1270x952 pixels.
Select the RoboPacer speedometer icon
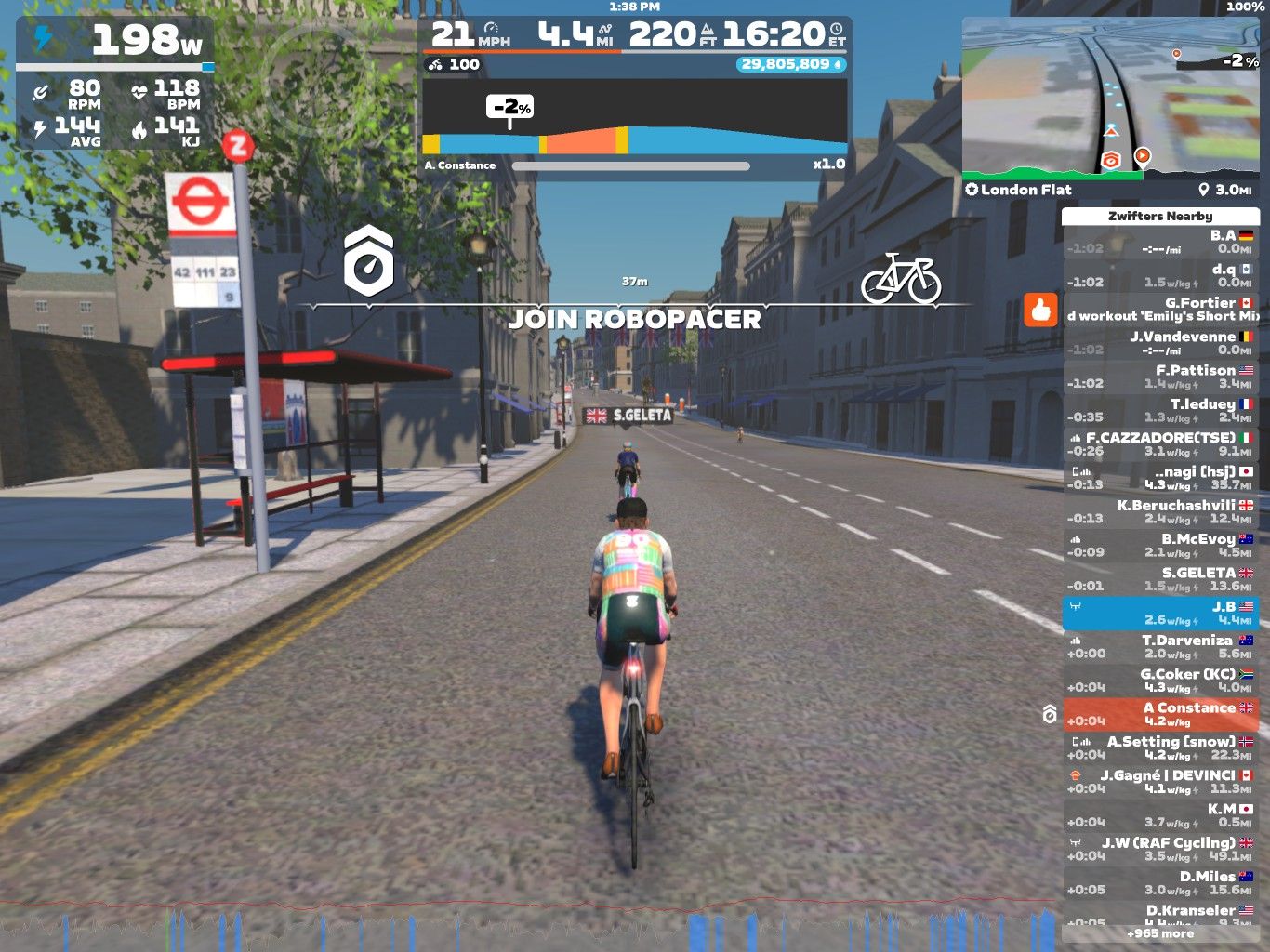pos(369,260)
